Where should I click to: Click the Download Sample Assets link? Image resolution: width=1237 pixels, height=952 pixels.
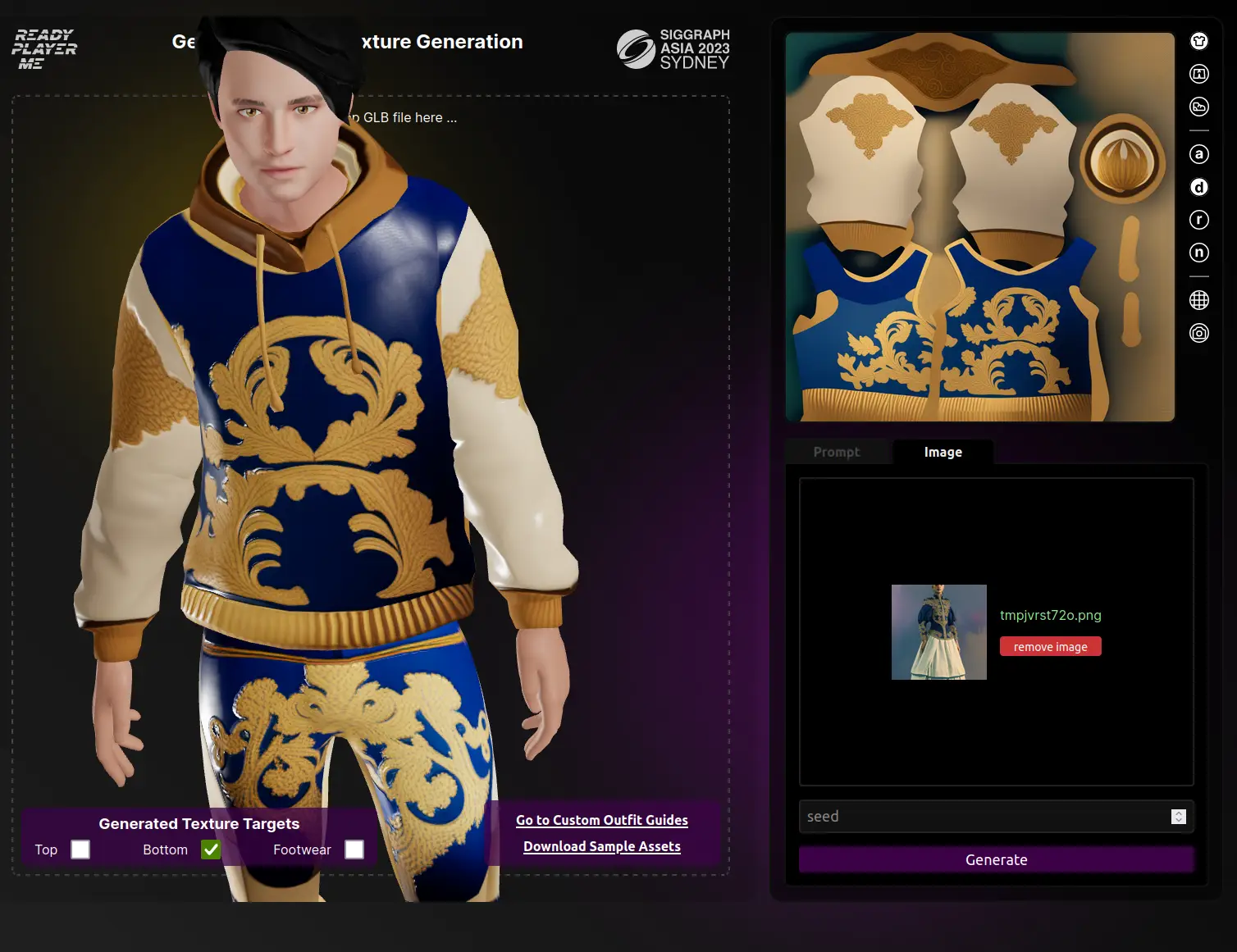click(x=601, y=846)
